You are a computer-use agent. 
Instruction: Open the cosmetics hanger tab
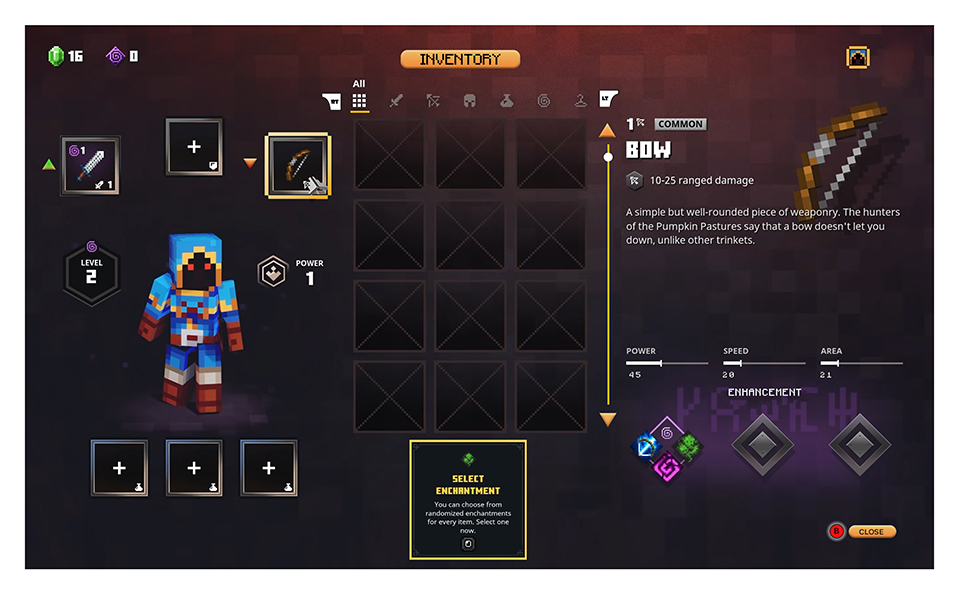(x=580, y=101)
